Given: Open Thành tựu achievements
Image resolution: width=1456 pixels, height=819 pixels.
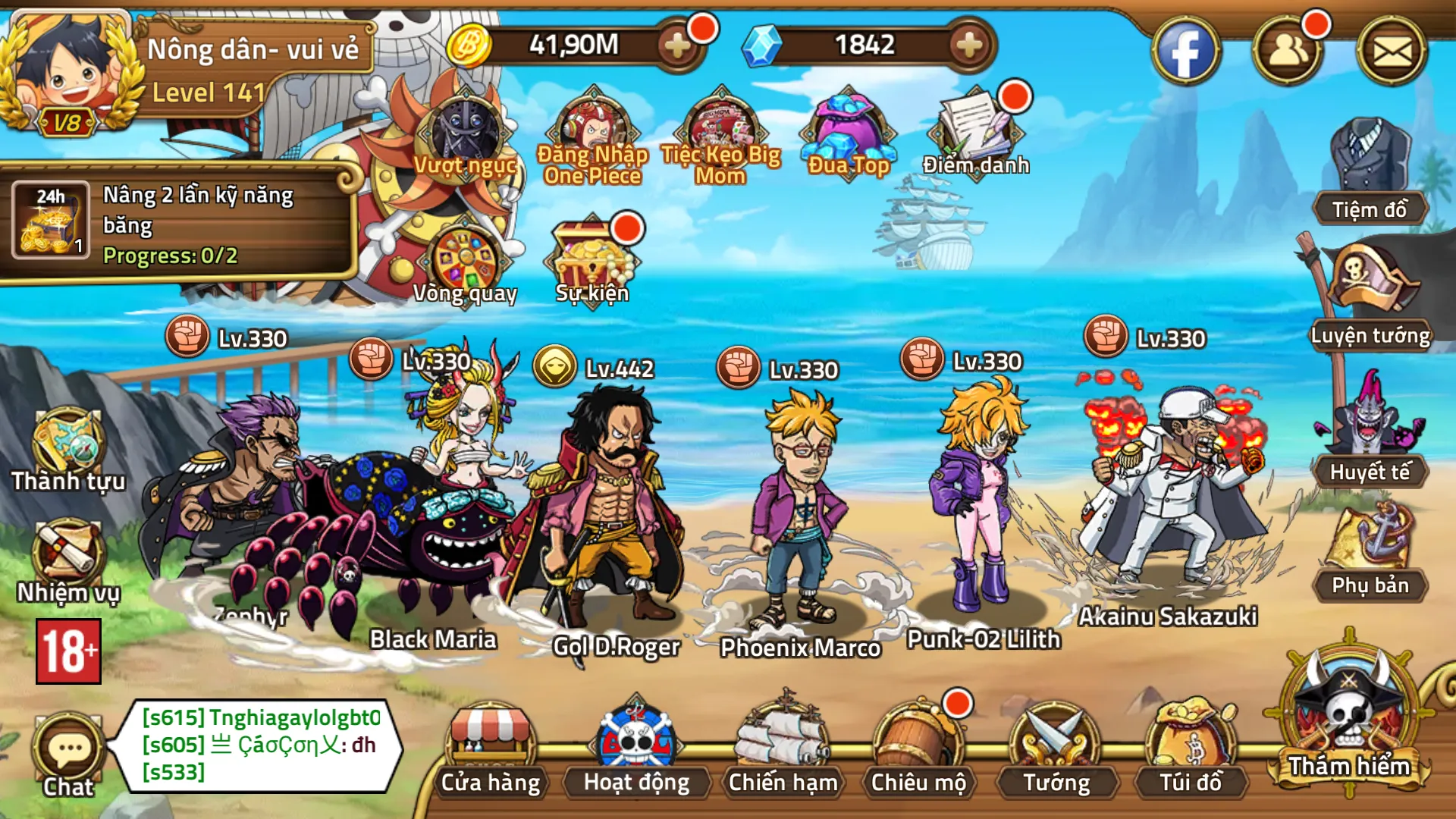Looking at the screenshot, I should point(67,449).
